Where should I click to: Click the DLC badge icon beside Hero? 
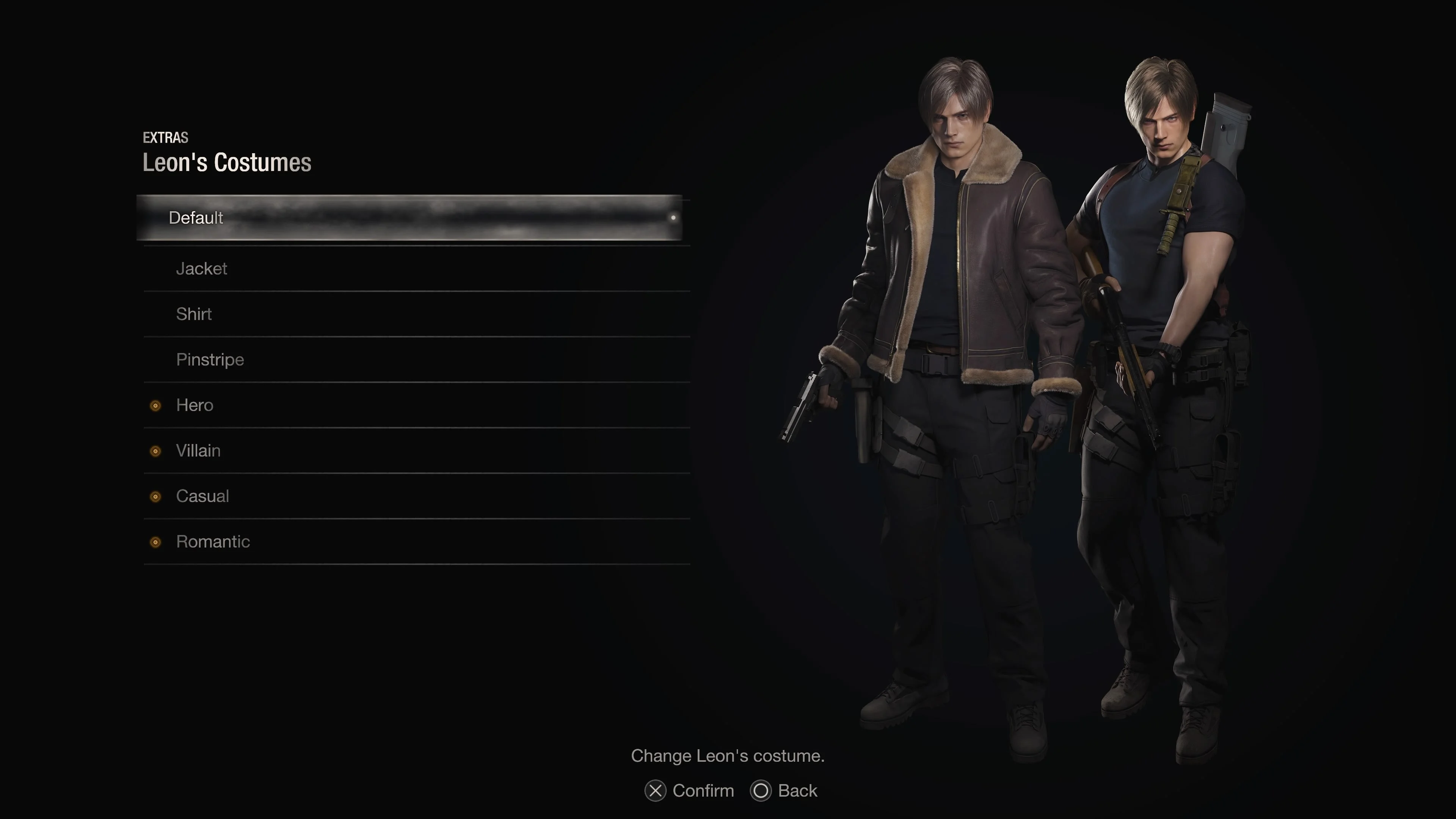(x=155, y=406)
